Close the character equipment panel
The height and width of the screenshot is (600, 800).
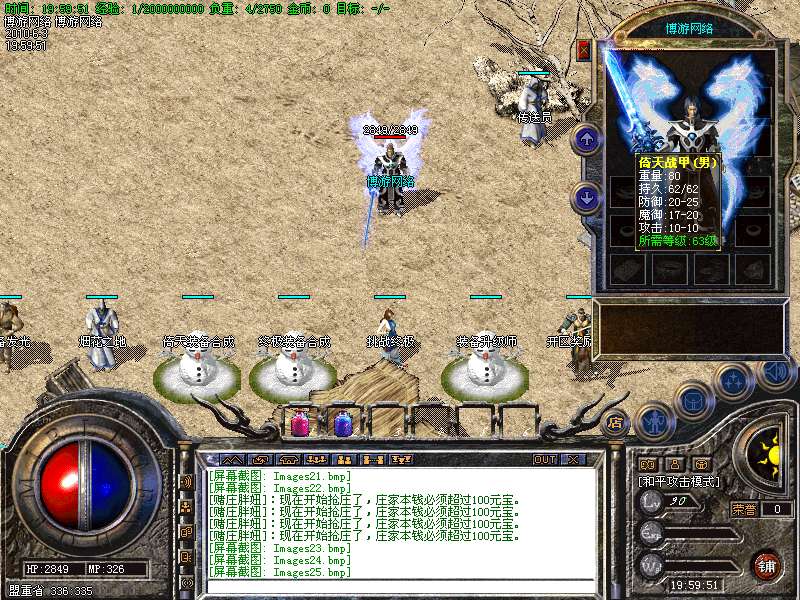point(584,50)
